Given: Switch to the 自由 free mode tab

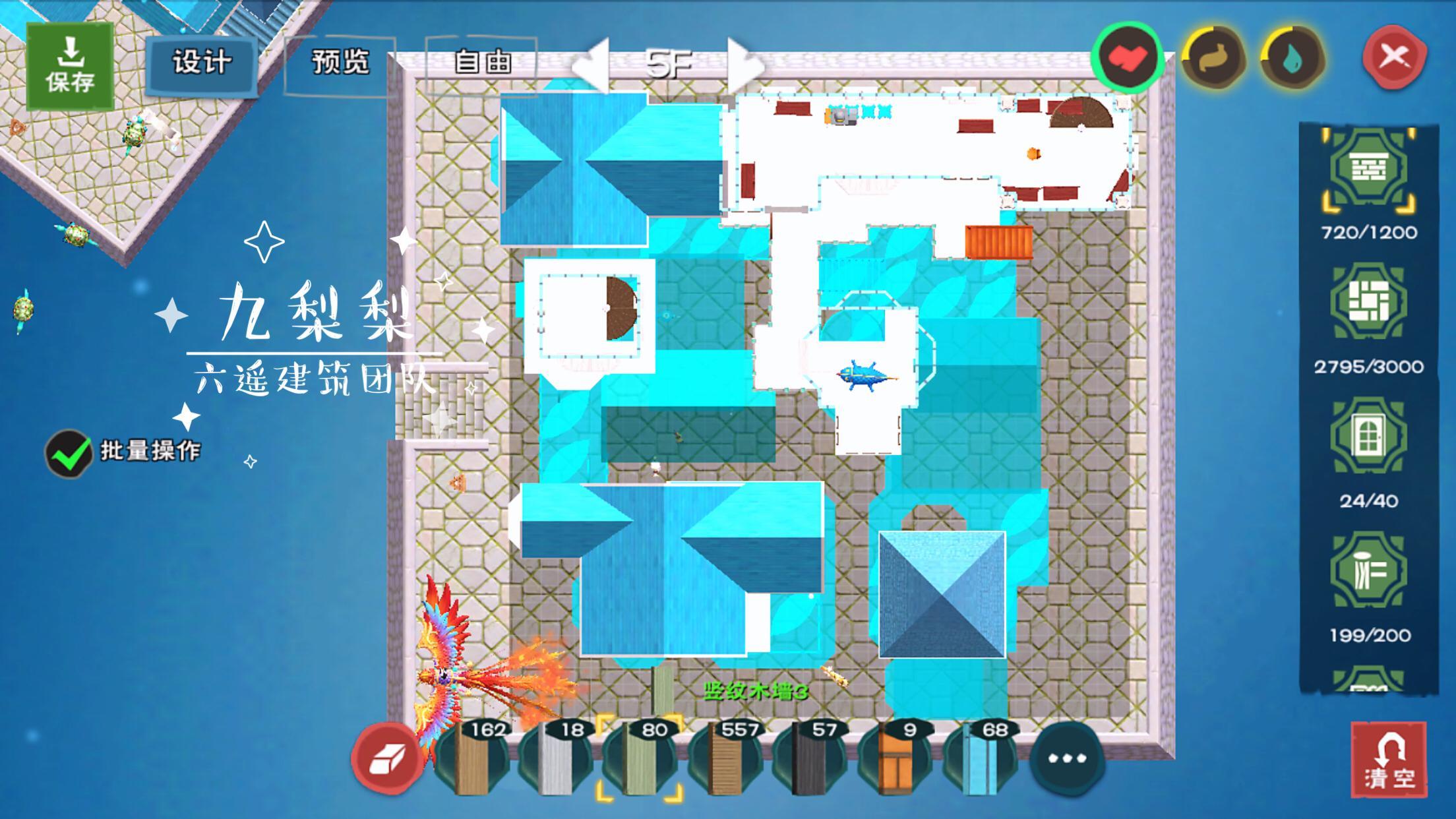Looking at the screenshot, I should click(x=482, y=64).
